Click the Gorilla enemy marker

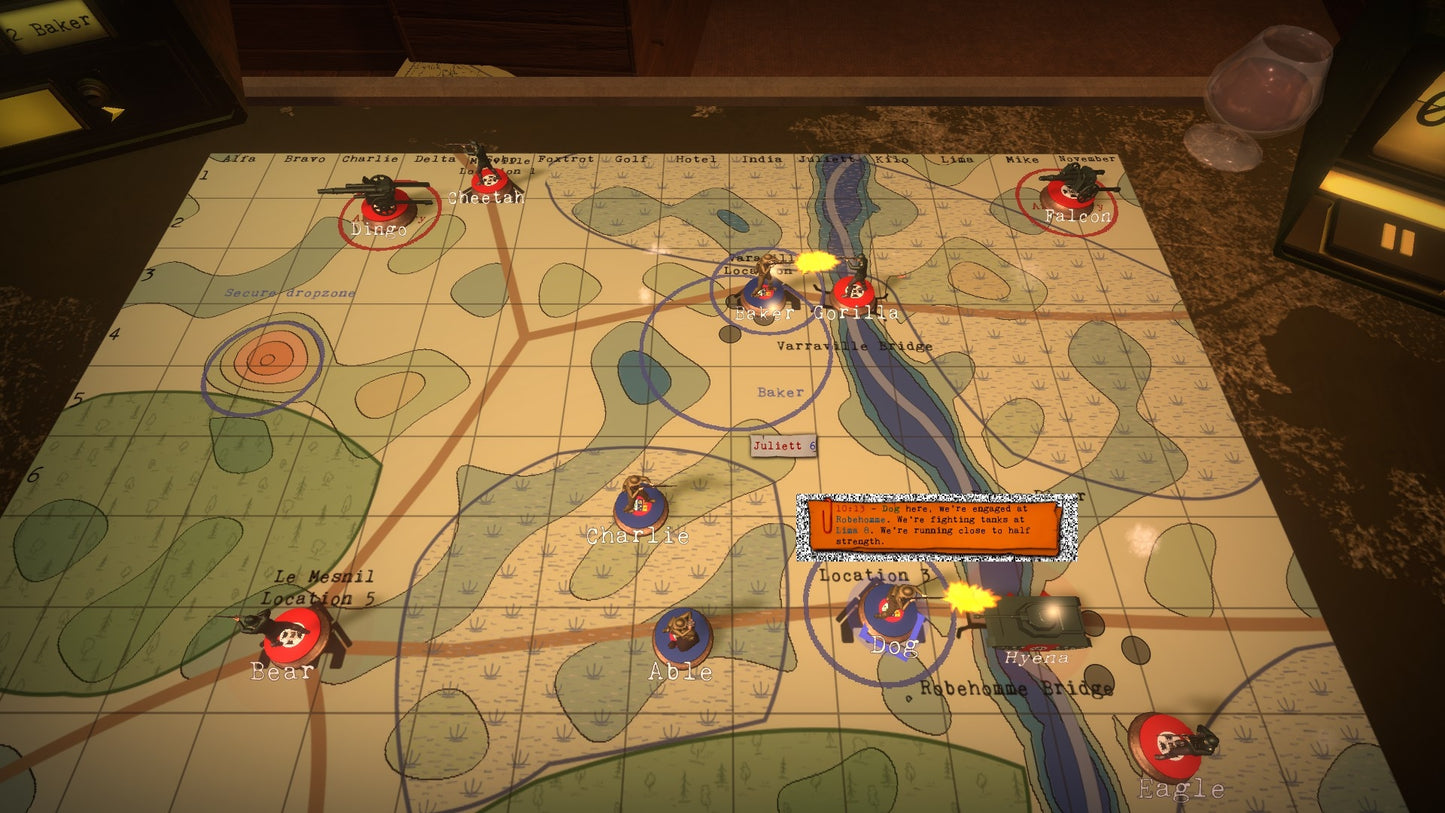coord(854,290)
